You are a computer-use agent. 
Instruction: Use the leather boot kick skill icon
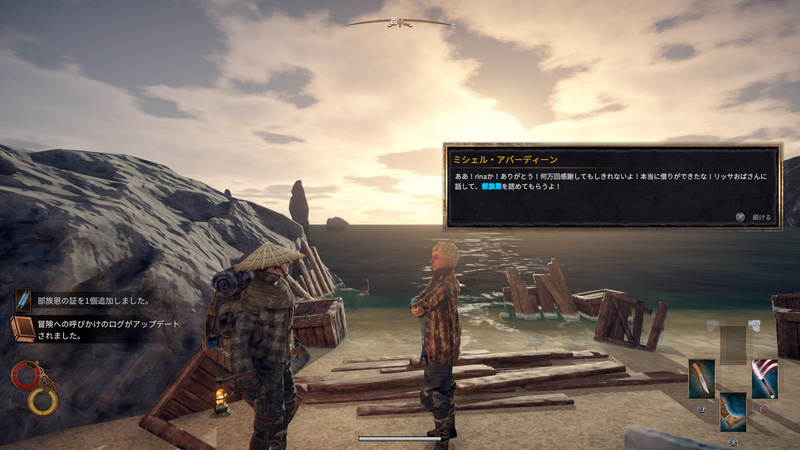tap(733, 411)
